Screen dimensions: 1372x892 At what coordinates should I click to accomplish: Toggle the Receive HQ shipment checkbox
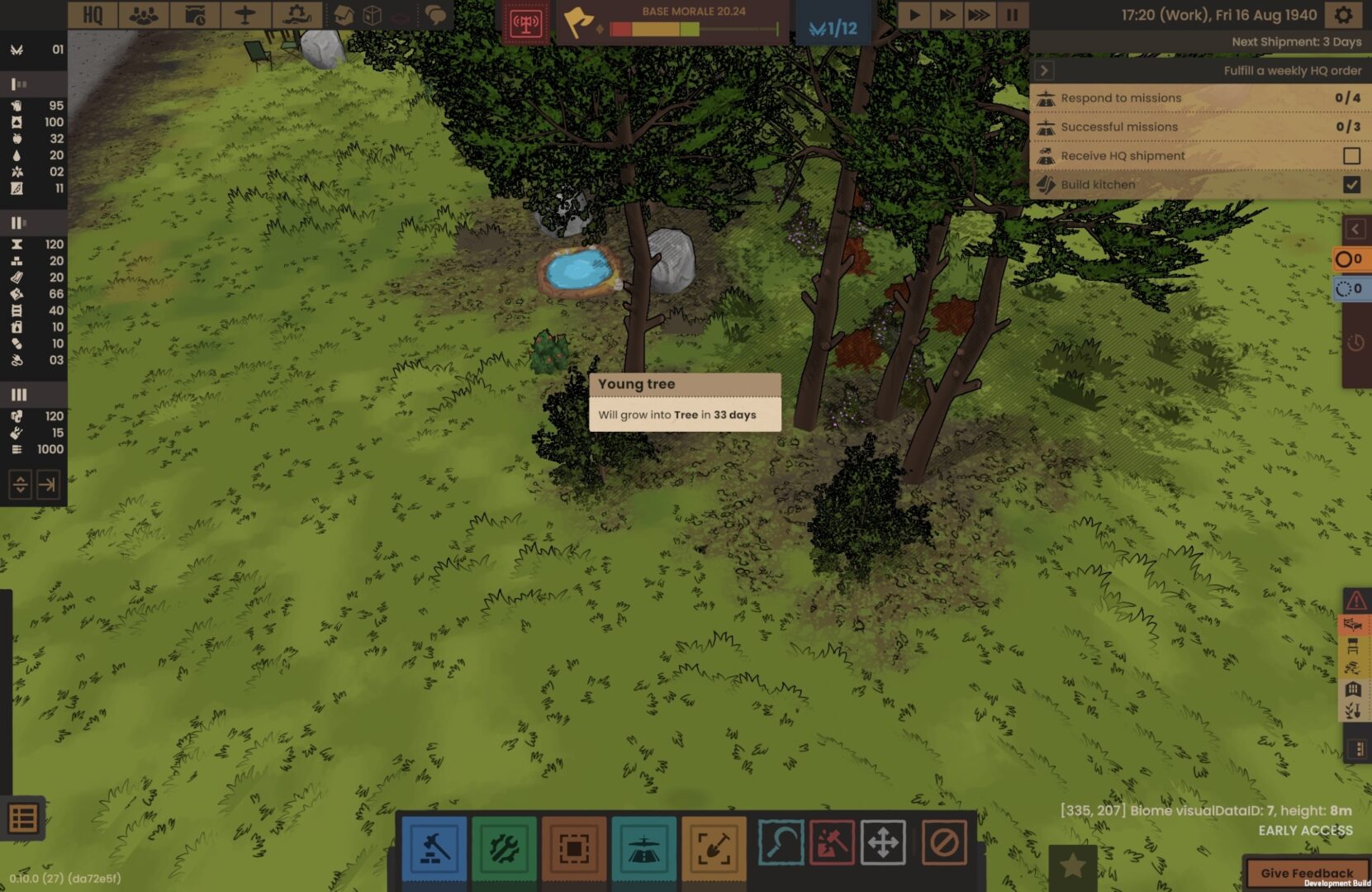point(1351,155)
